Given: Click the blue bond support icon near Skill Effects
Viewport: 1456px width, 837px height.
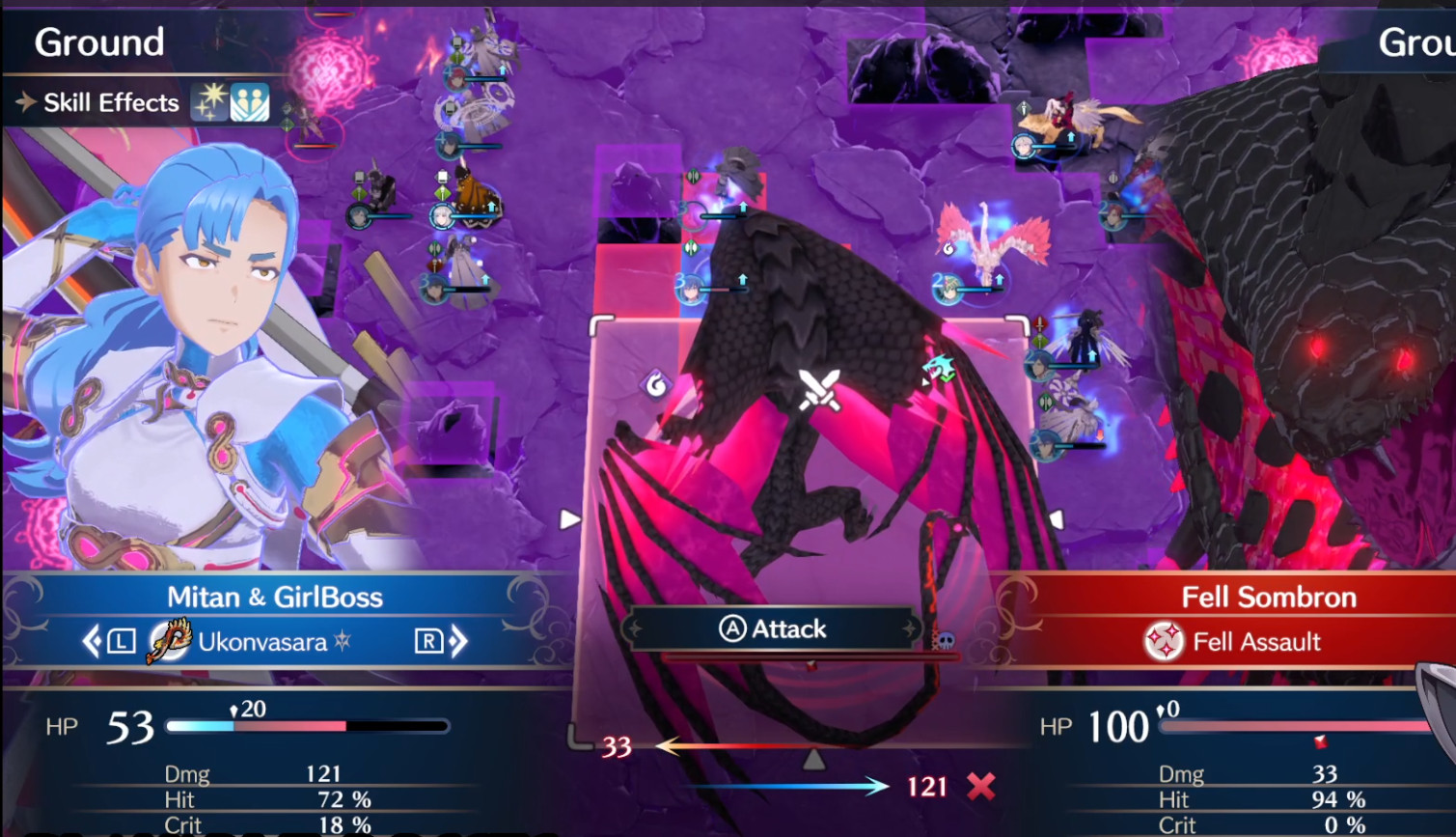Looking at the screenshot, I should click(250, 102).
